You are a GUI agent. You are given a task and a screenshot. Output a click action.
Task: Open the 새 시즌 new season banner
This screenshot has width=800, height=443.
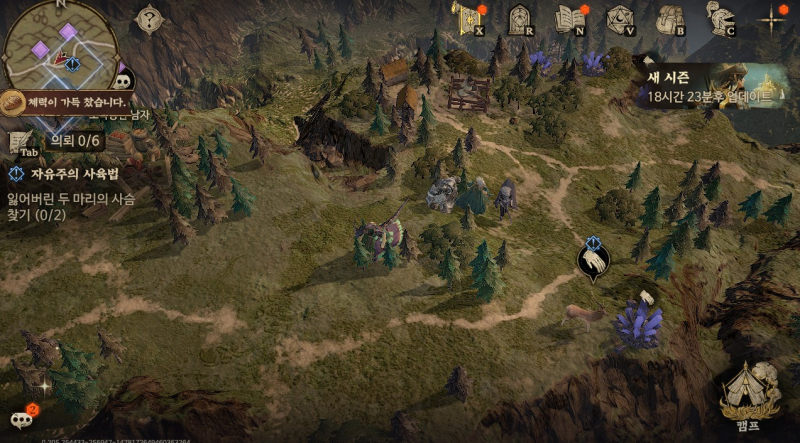pos(714,84)
